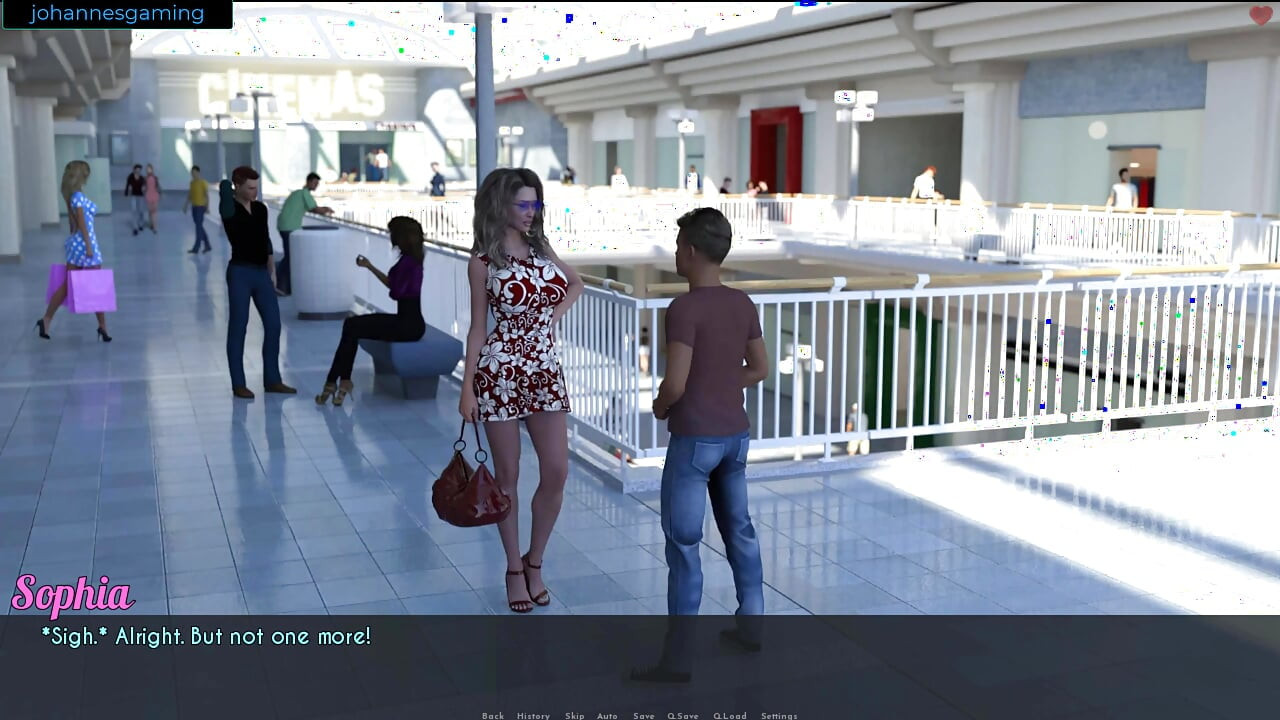Perform a quick save with Q.Save
Screen dimensions: 1280x720
point(683,716)
